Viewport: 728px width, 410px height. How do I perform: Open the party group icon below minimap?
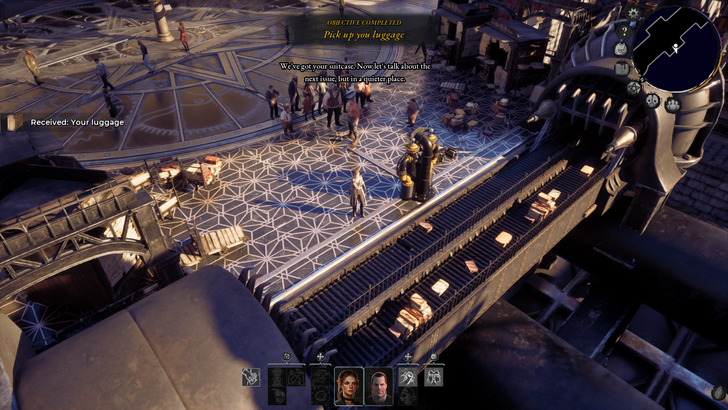tap(673, 104)
